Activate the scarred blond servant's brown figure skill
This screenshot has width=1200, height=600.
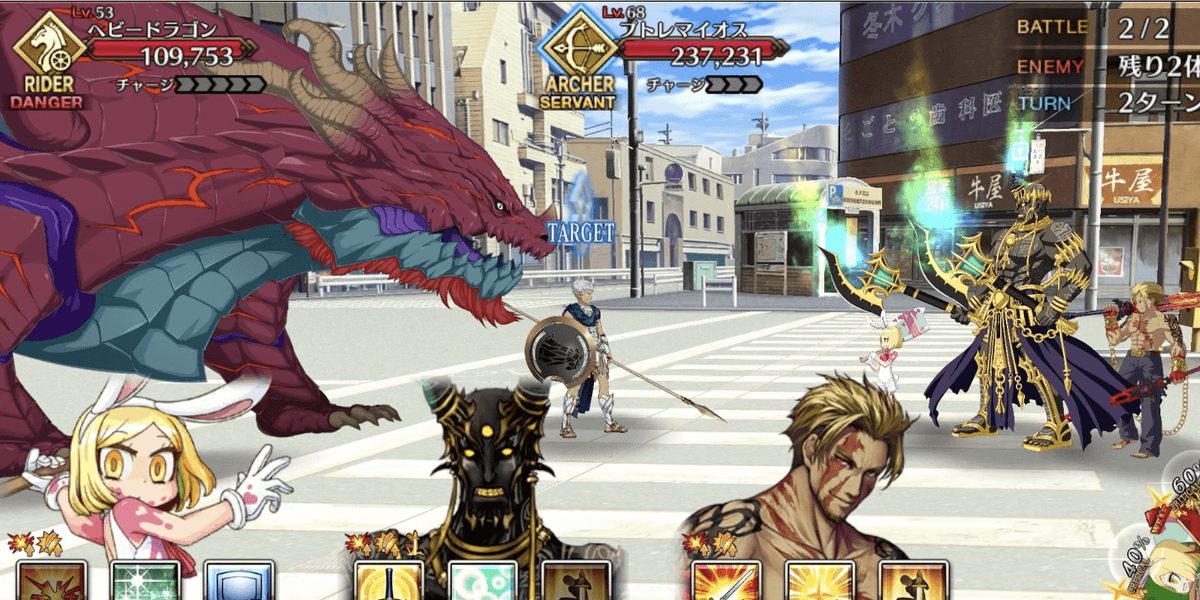912,582
